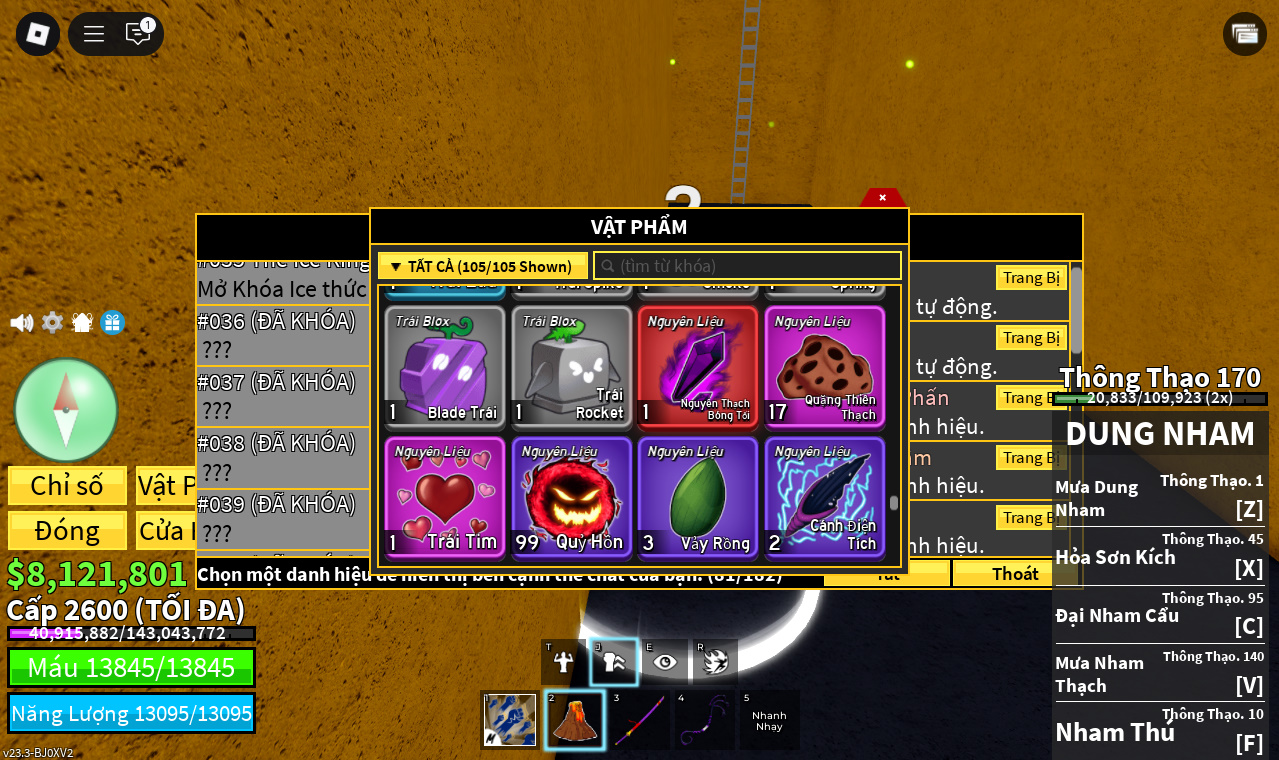The image size is (1279, 760).
Task: Open the Roblox logo main menu
Action: pyautogui.click(x=38, y=34)
